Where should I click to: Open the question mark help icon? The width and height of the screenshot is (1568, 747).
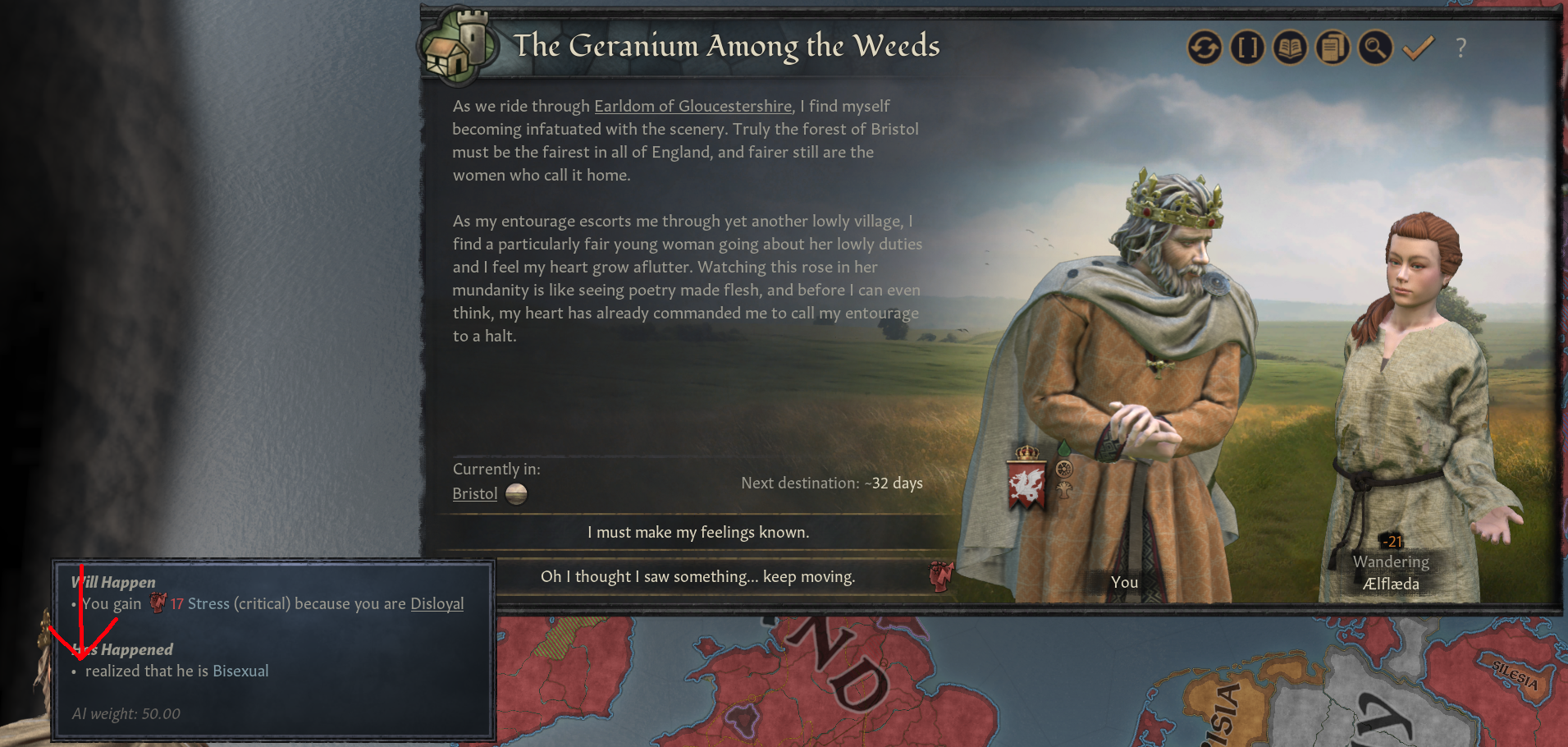point(1461,48)
